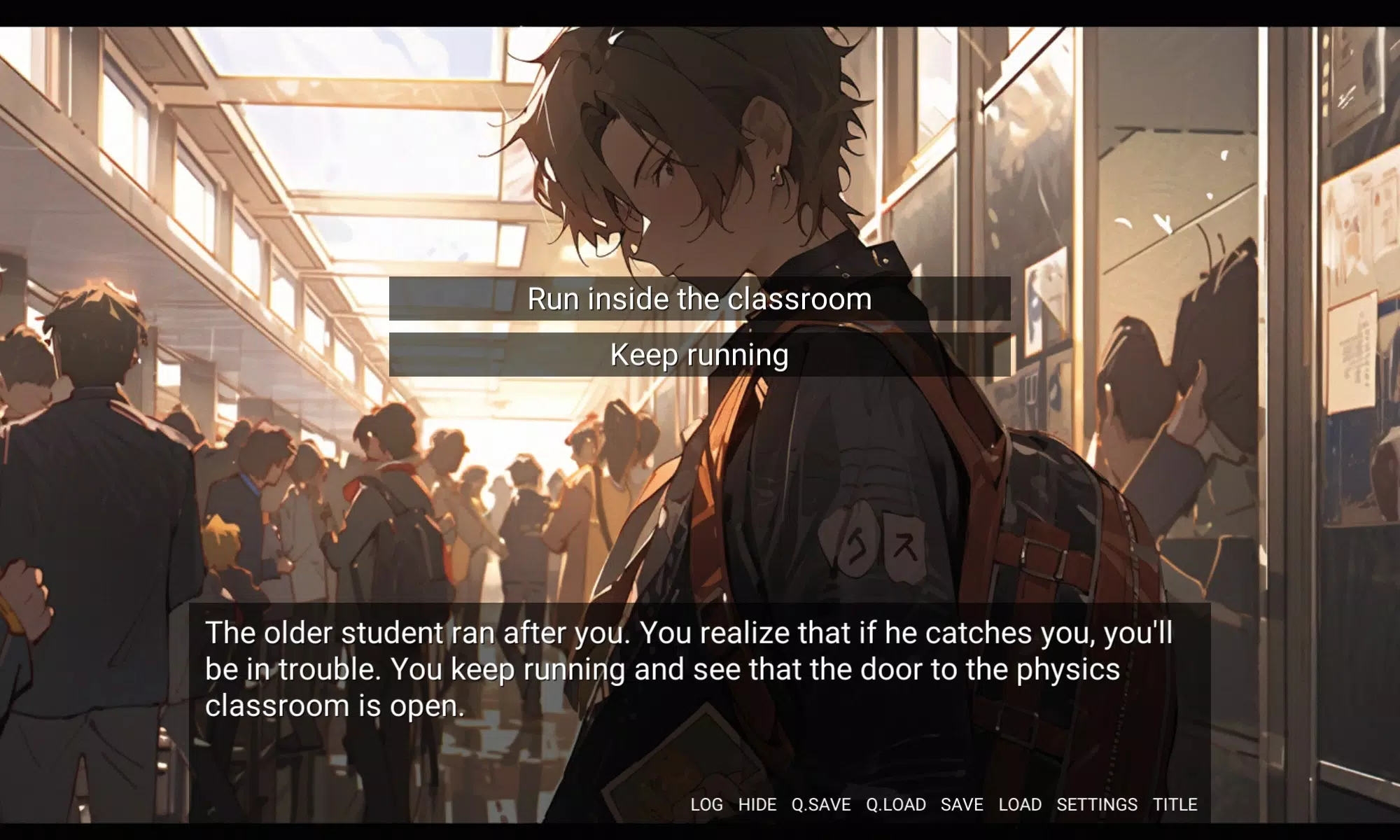Quick load with Q.LOAD
Image resolution: width=1400 pixels, height=840 pixels.
pyautogui.click(x=896, y=805)
